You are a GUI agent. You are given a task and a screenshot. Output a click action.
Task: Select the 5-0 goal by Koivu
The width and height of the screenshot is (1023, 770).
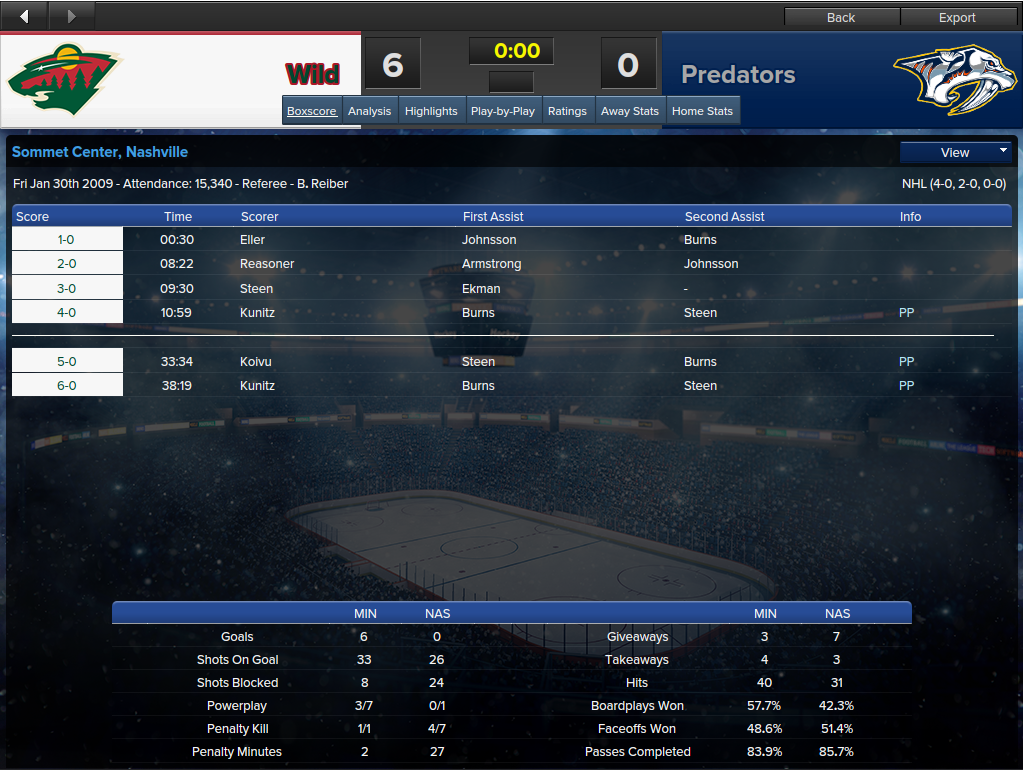tap(255, 362)
